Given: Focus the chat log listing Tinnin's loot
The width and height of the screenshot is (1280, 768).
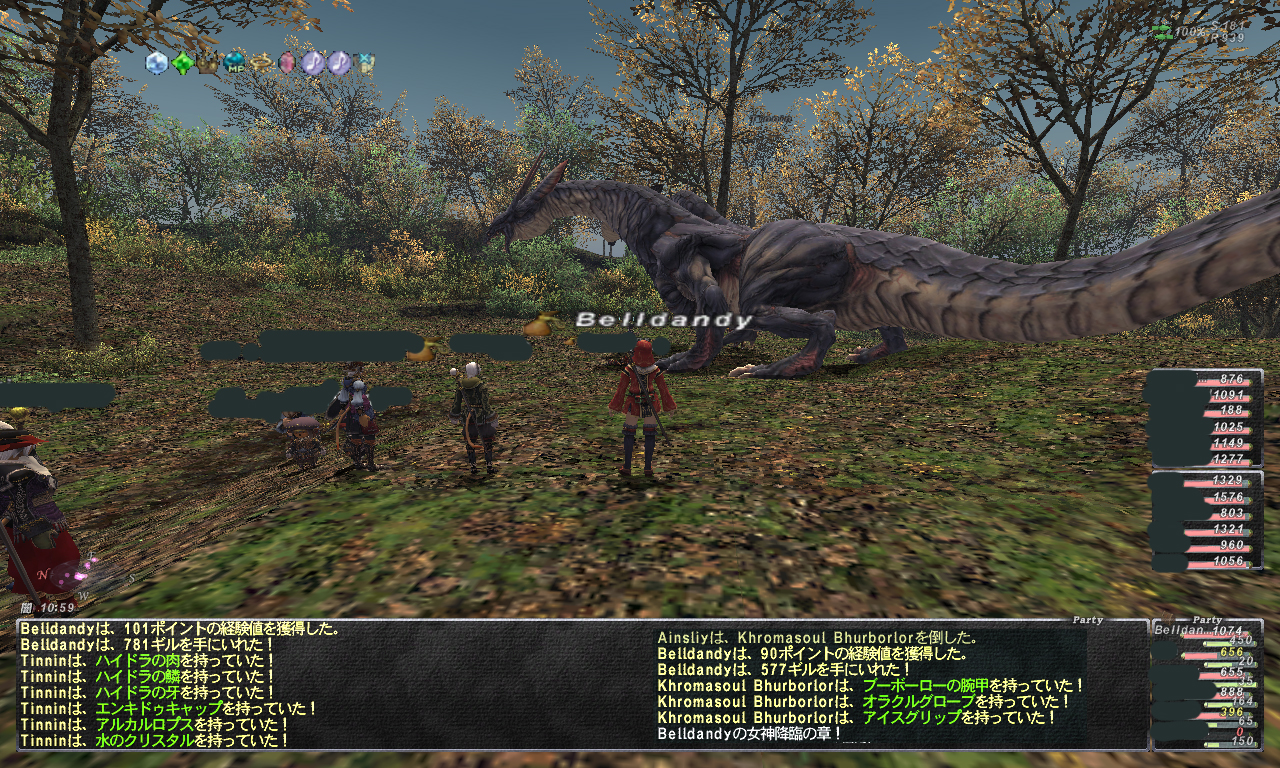Looking at the screenshot, I should 330,684.
